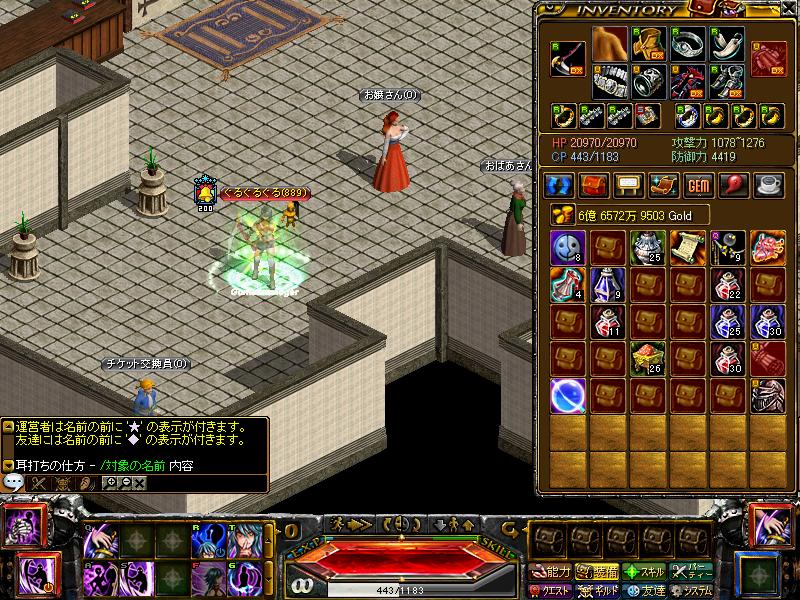
Task: Open the クエスト (Quest) menu
Action: (551, 590)
